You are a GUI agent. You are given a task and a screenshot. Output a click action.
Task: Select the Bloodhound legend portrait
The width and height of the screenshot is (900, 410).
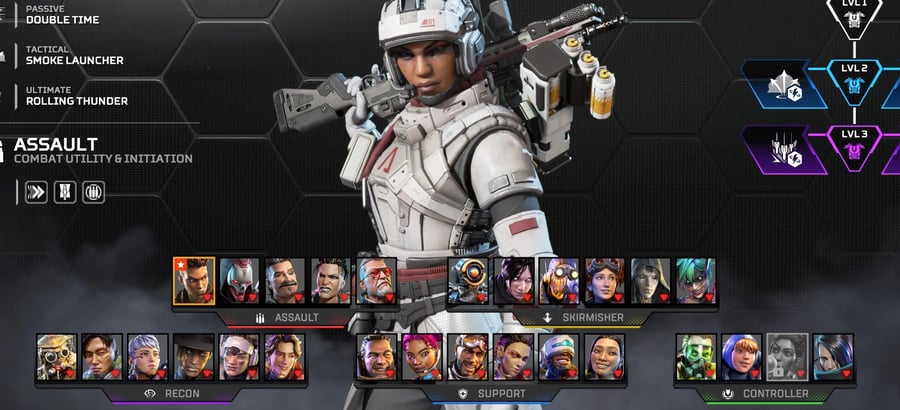pyautogui.click(x=56, y=357)
